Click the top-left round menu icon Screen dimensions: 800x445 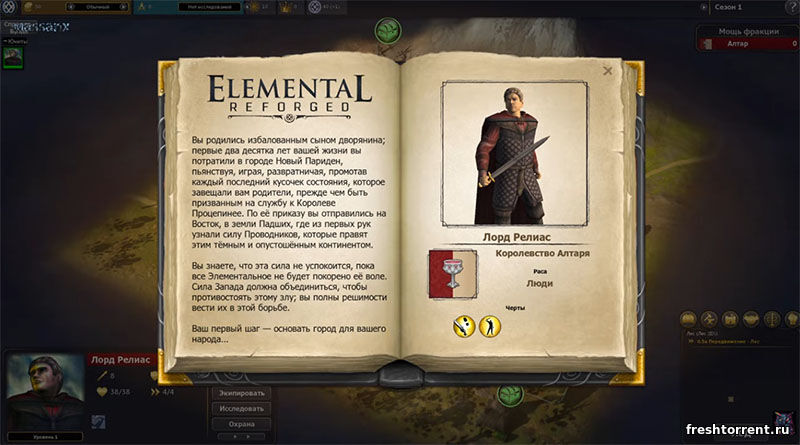click(x=8, y=7)
